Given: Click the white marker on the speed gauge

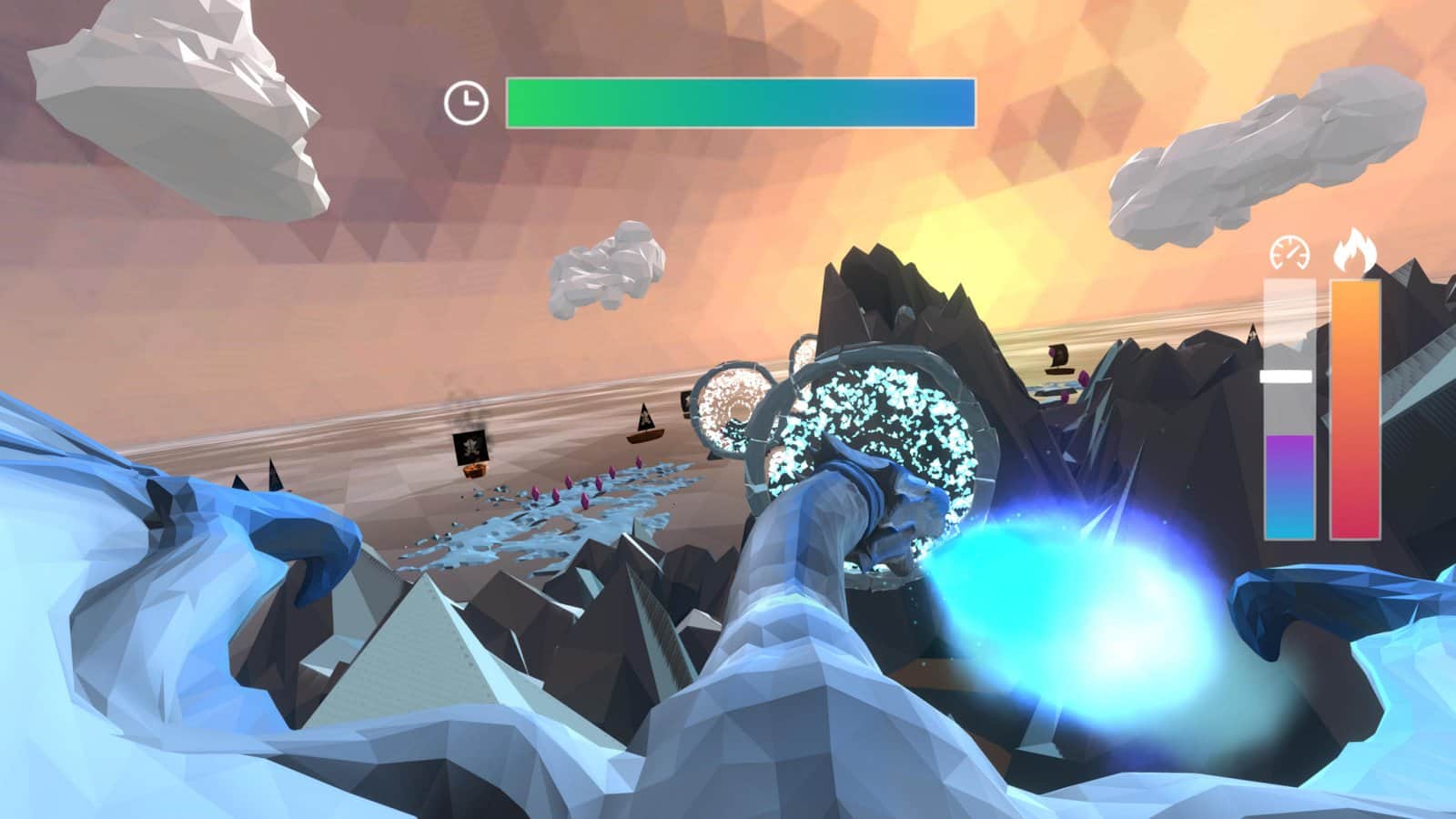Looking at the screenshot, I should 1287,376.
